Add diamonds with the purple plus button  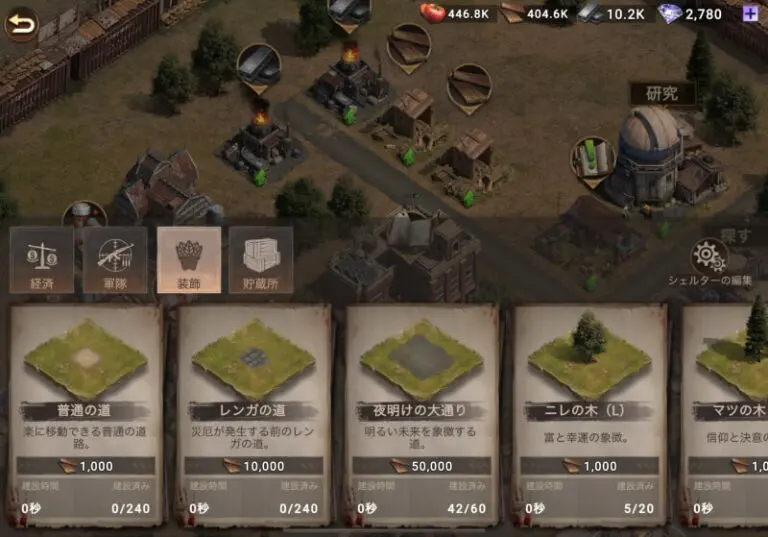coord(750,13)
